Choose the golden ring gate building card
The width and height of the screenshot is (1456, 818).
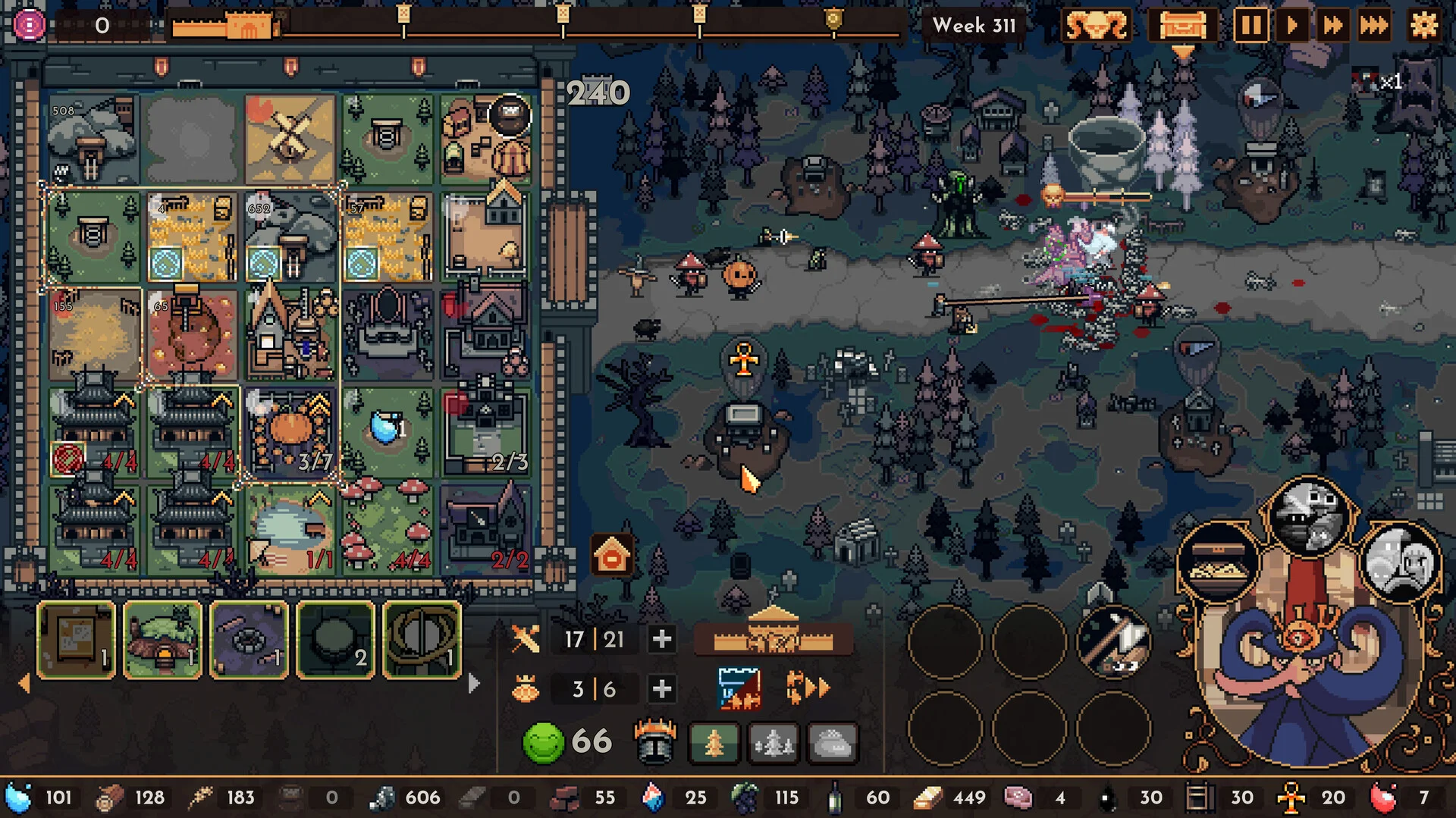pos(422,641)
